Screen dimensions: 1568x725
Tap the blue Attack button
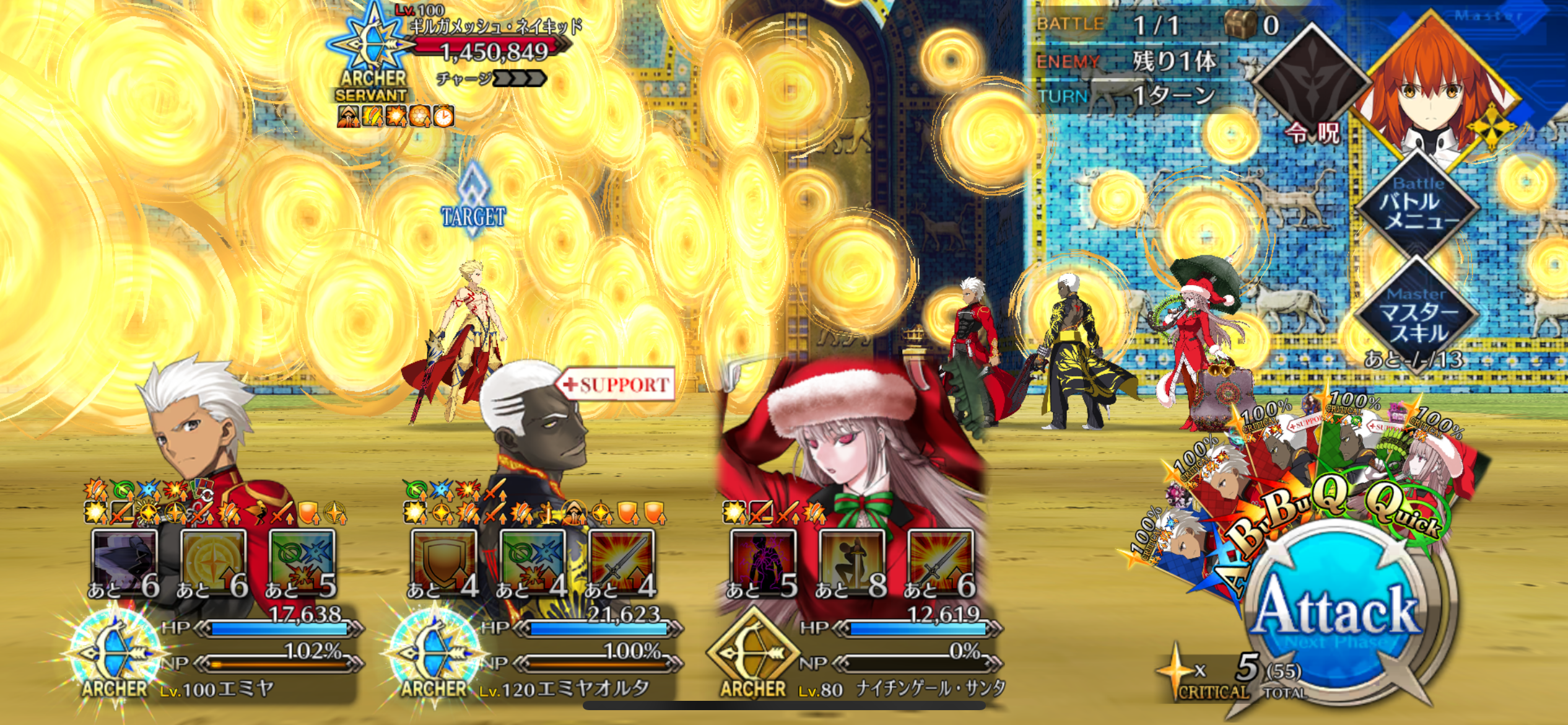(1338, 613)
